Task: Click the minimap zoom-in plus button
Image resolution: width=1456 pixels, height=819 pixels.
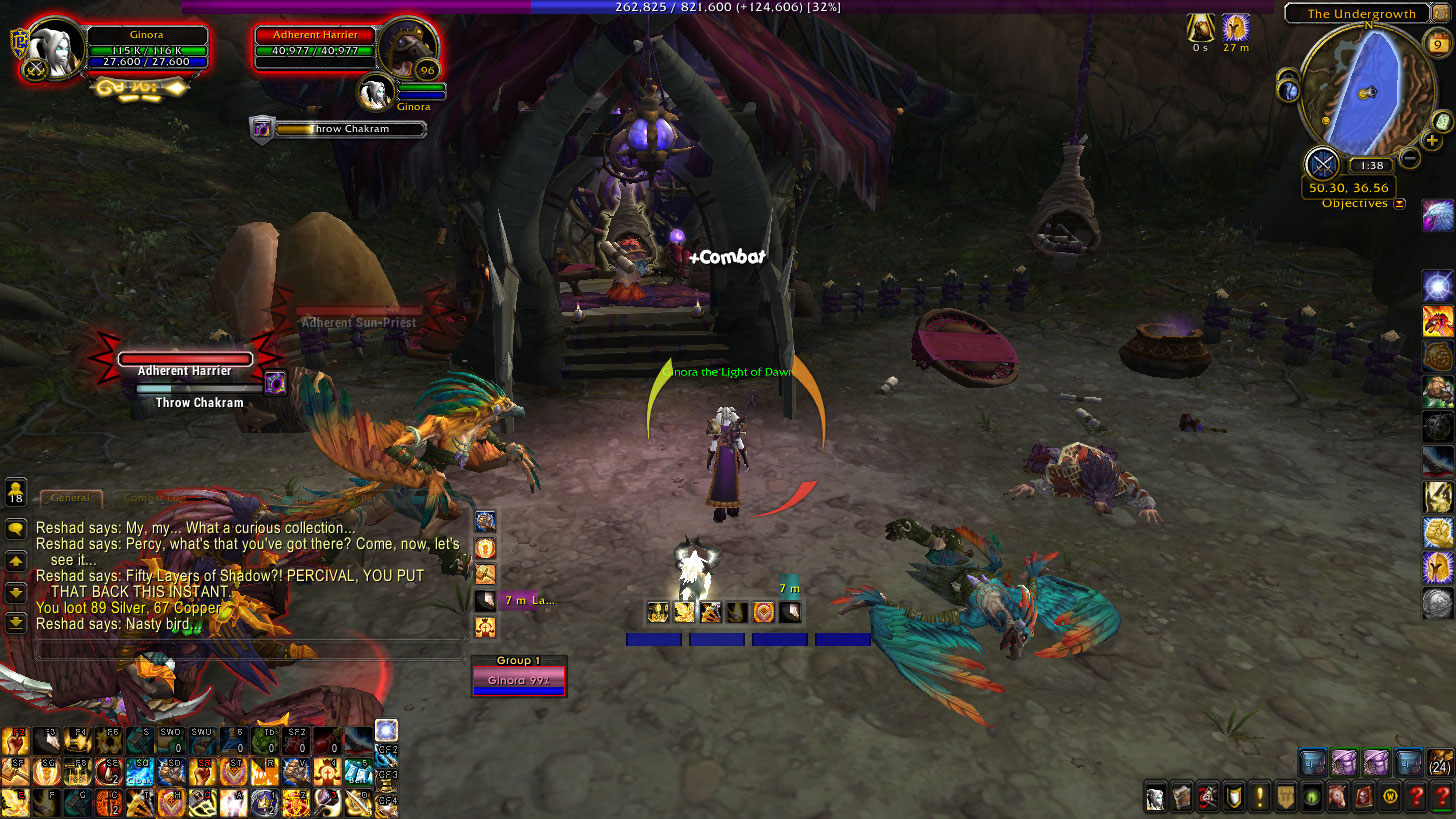Action: [1432, 141]
